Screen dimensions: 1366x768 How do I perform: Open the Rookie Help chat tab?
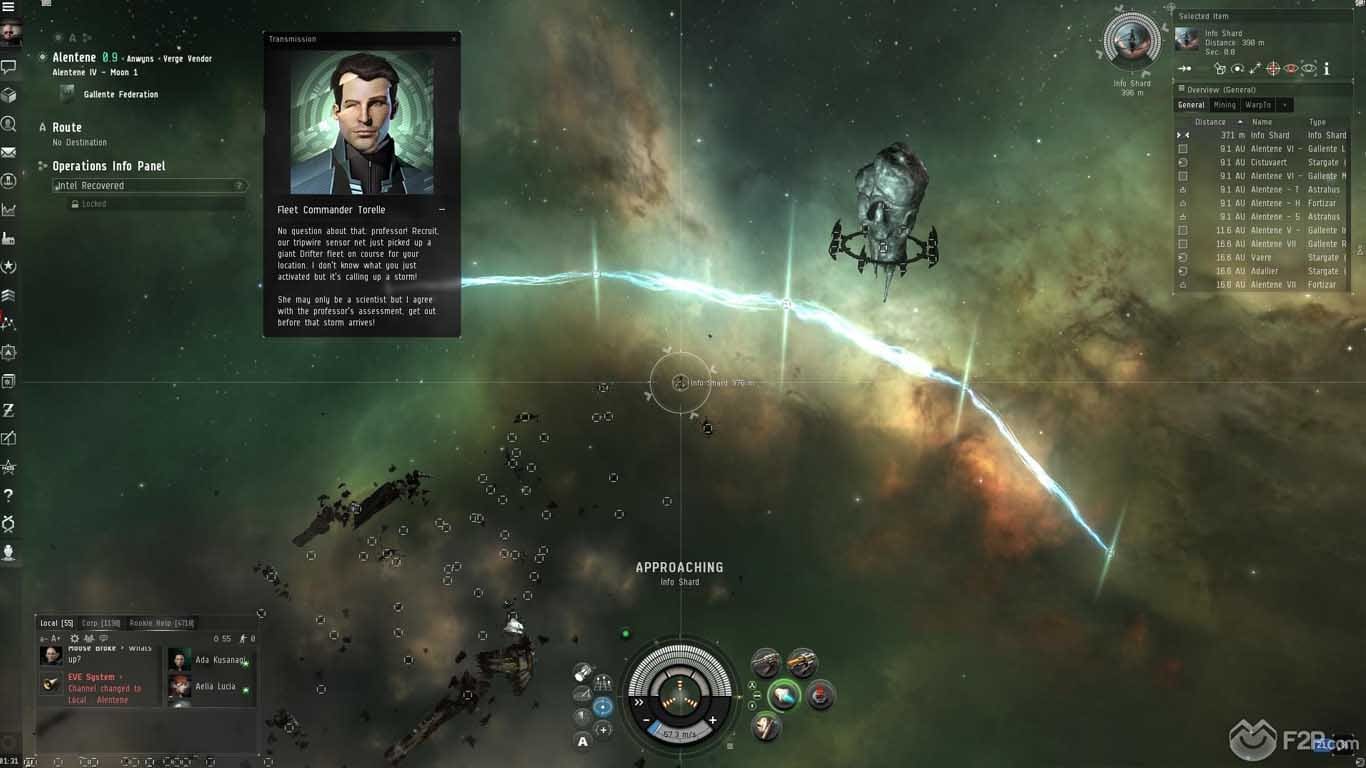(x=161, y=623)
